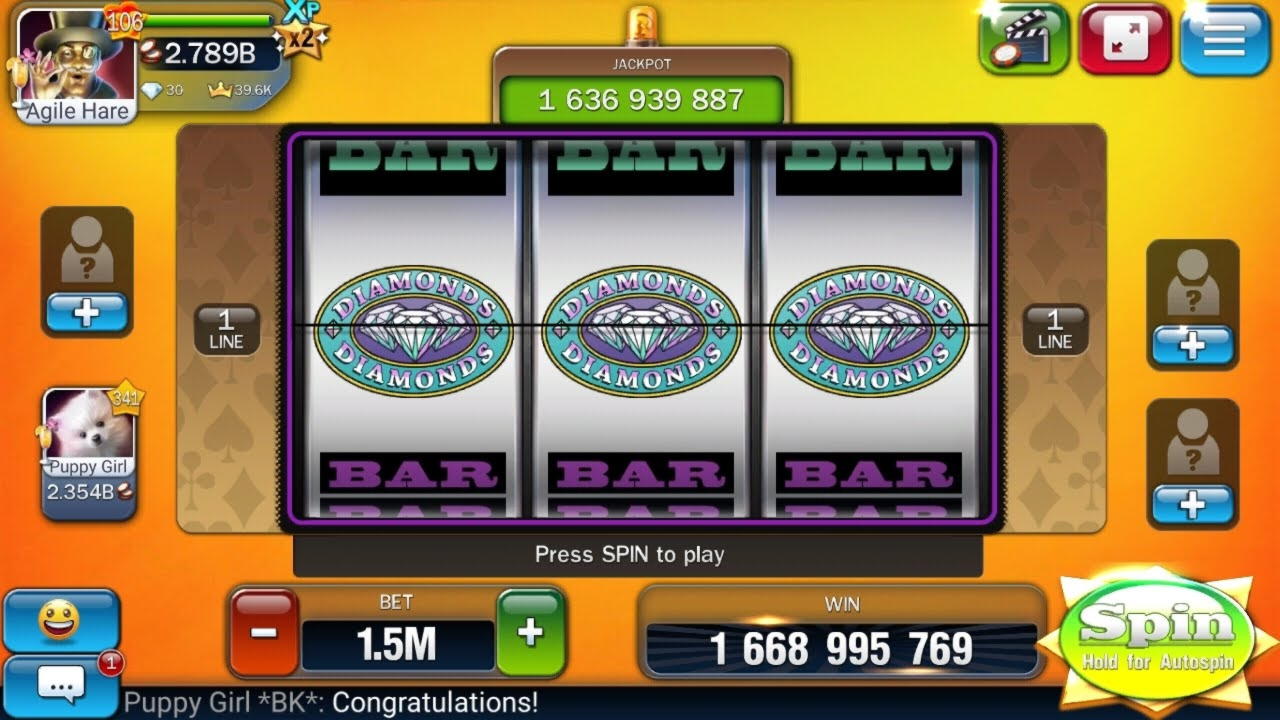Viewport: 1280px width, 720px height.
Task: Decrease the bet with the minus button
Action: [262, 631]
